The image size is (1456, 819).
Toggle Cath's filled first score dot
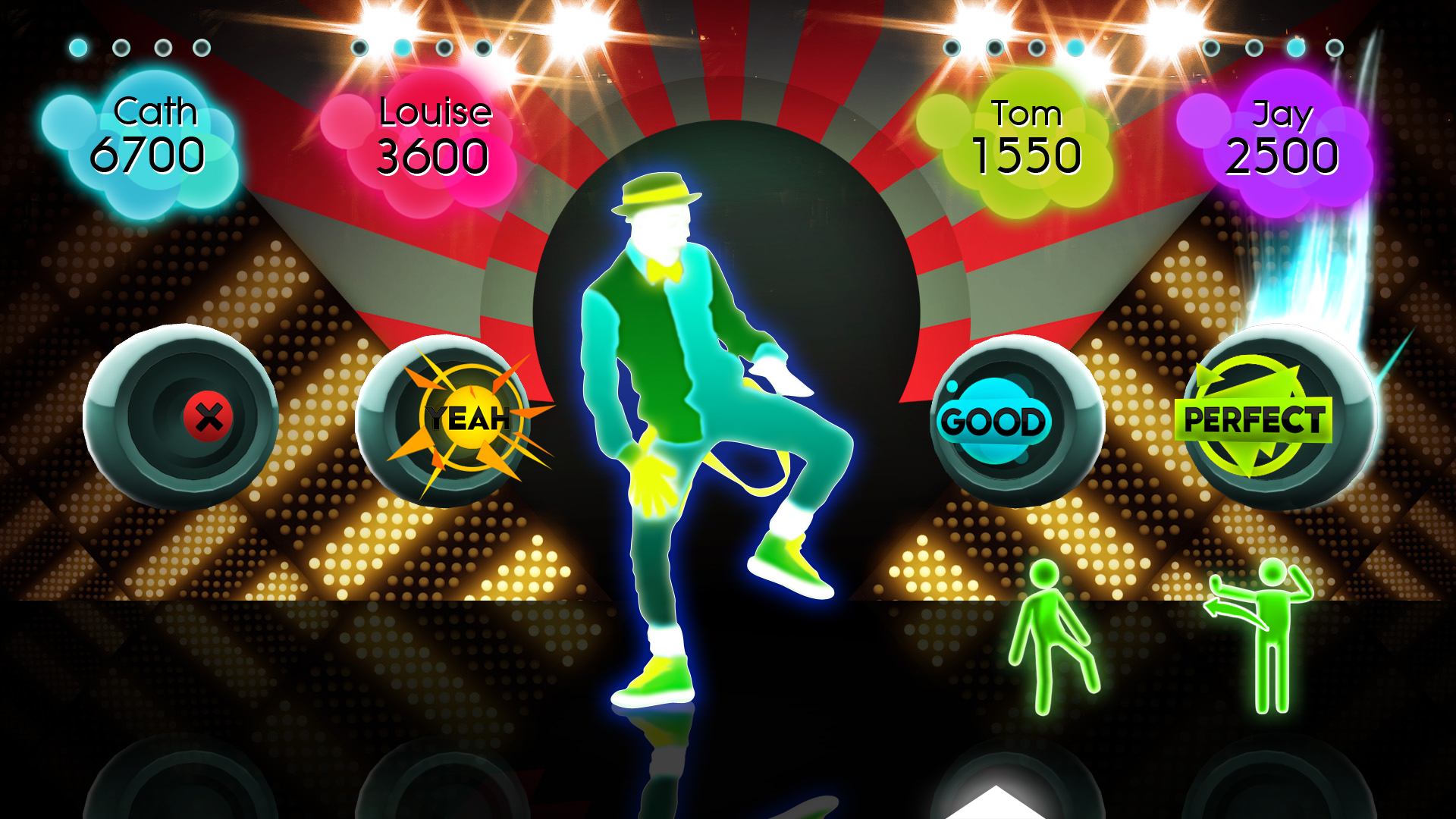pyautogui.click(x=78, y=47)
